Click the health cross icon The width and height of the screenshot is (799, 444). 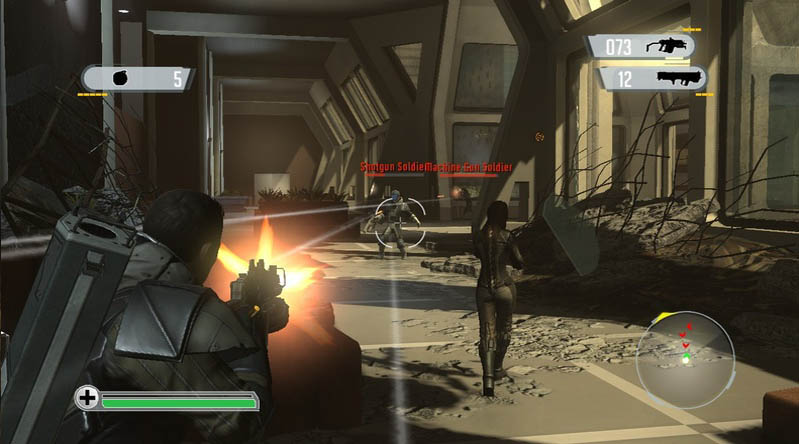pos(88,399)
